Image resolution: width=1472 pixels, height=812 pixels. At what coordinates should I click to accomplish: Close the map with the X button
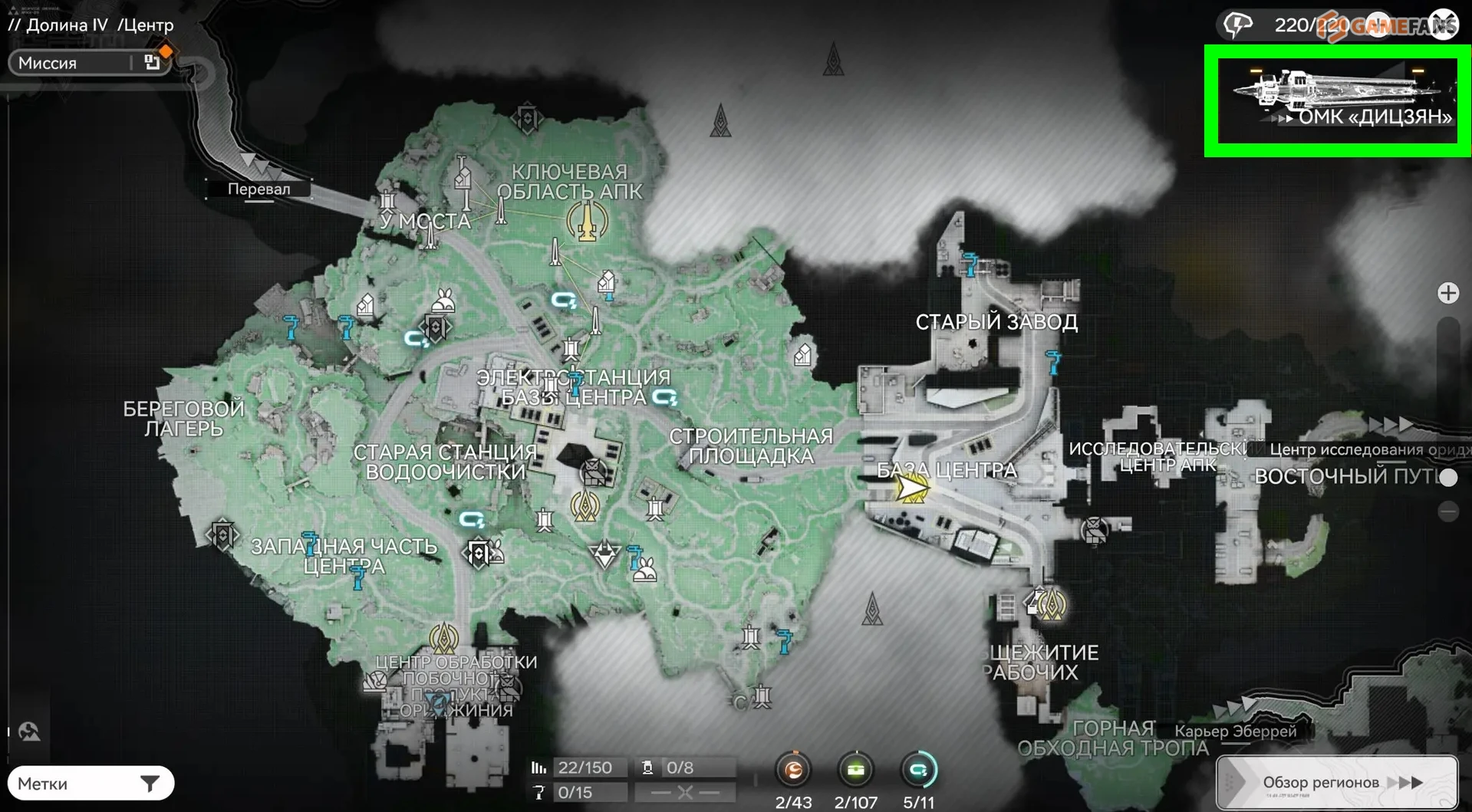coord(1443,25)
